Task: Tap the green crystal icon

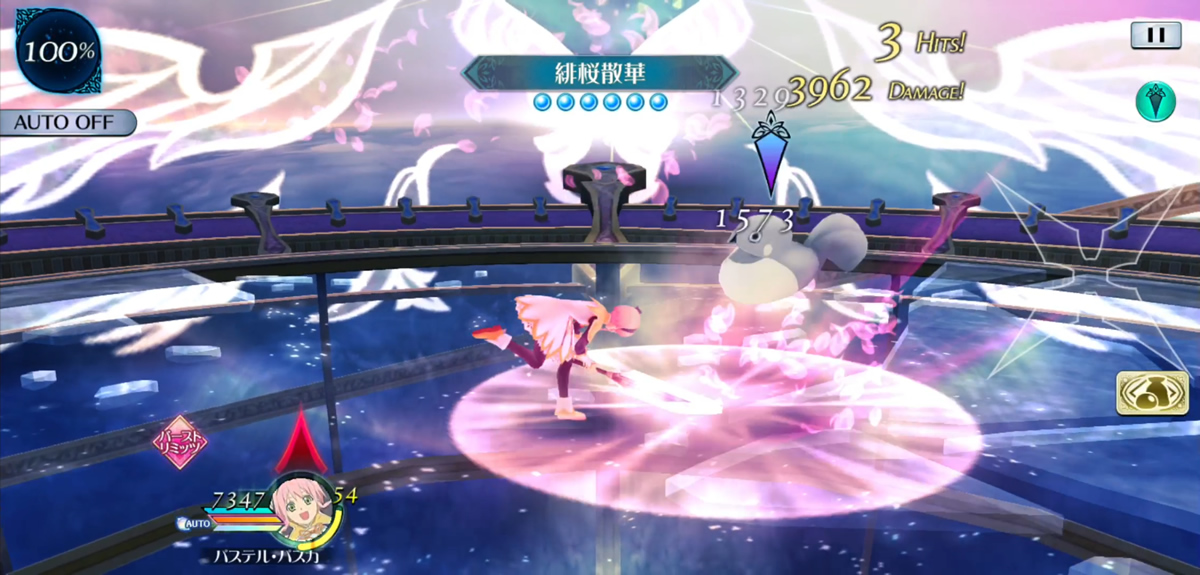Action: [x=1154, y=102]
